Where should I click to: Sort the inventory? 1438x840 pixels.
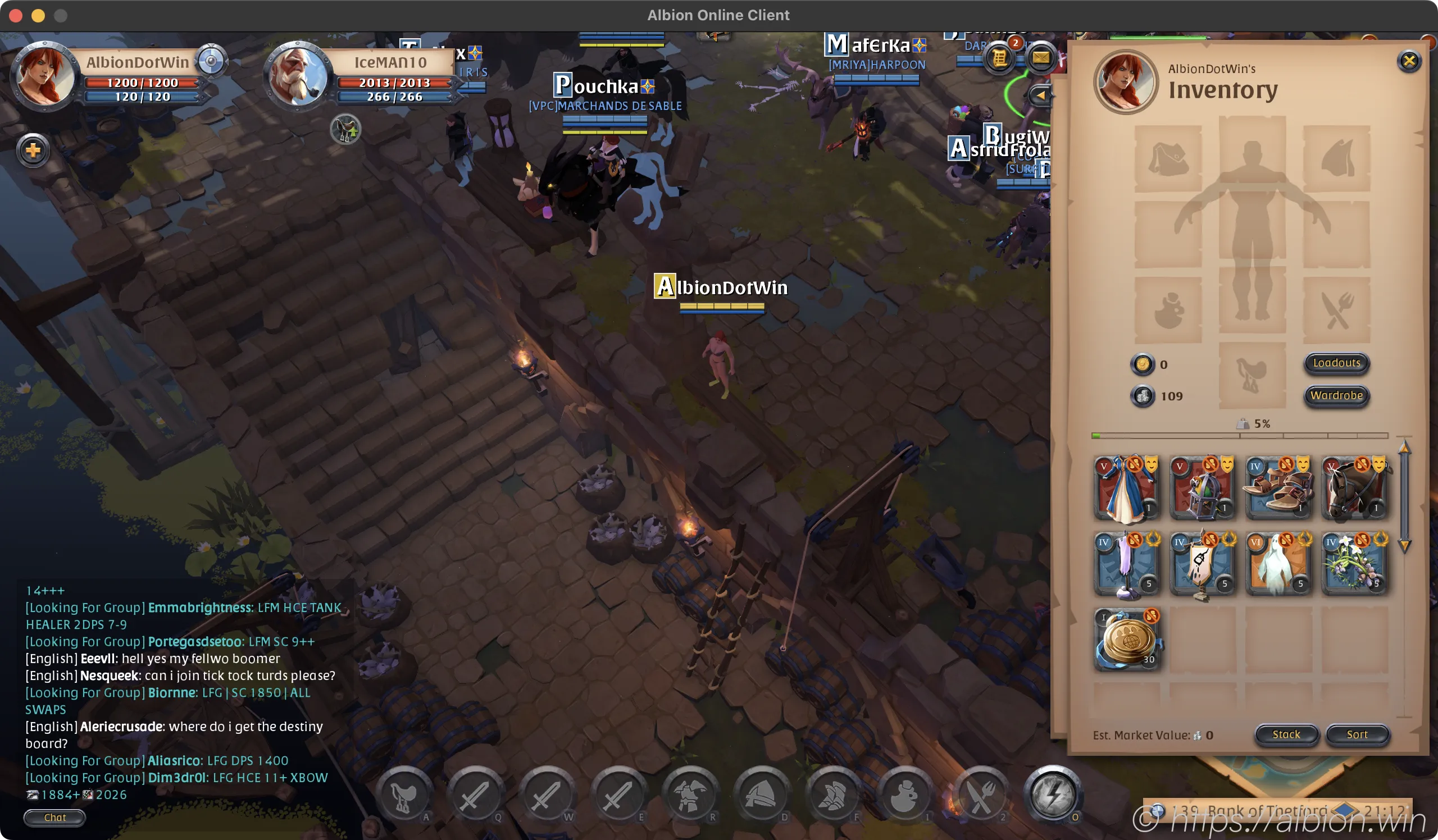1357,734
